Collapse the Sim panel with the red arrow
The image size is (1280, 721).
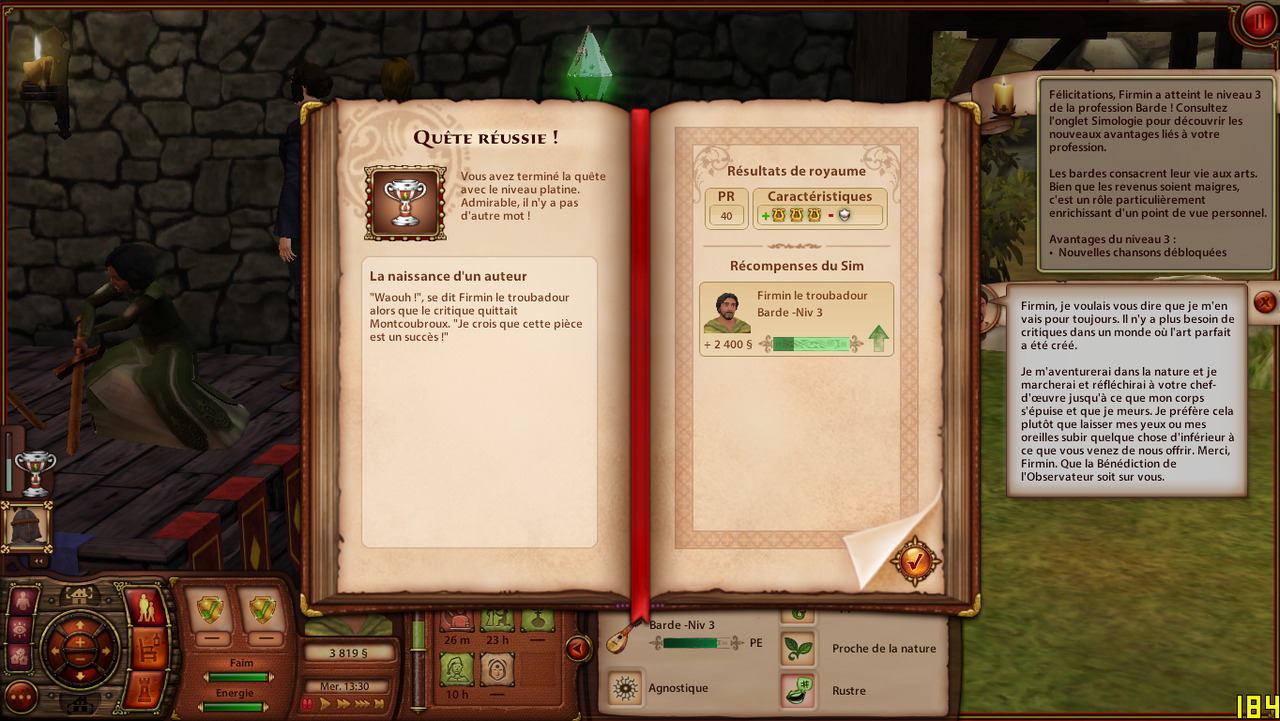pos(577,649)
